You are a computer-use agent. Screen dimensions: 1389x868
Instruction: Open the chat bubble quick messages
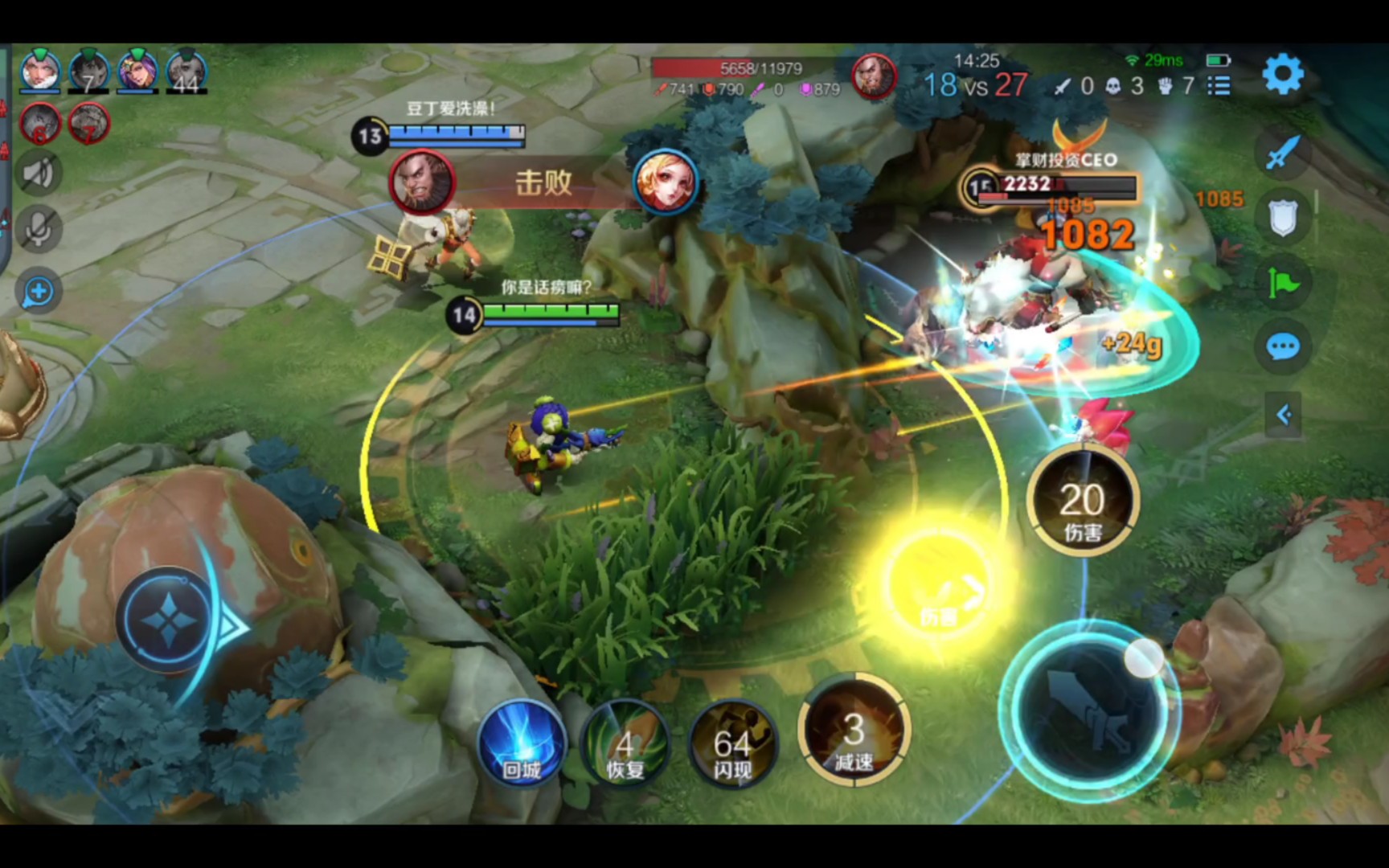(x=1282, y=347)
